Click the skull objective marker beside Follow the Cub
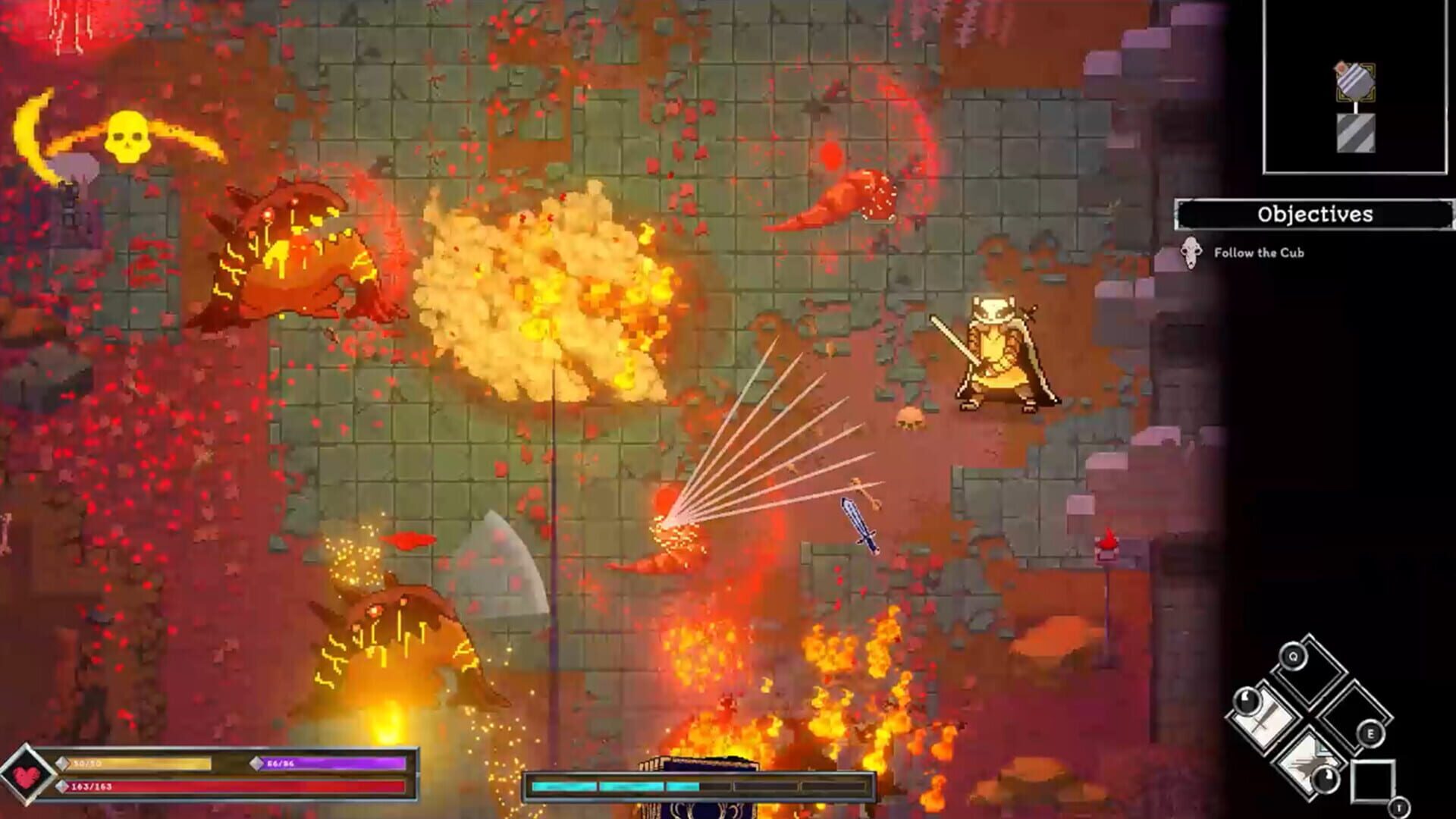This screenshot has width=1456, height=819. [1191, 254]
